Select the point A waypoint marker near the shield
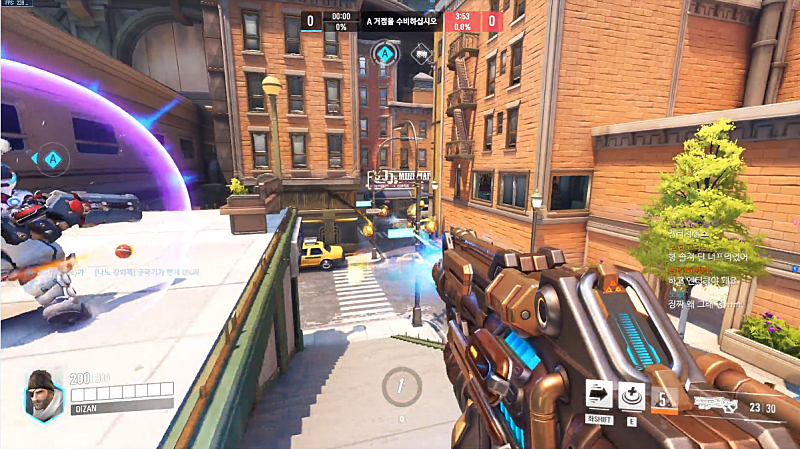The width and height of the screenshot is (800, 449). [50, 157]
